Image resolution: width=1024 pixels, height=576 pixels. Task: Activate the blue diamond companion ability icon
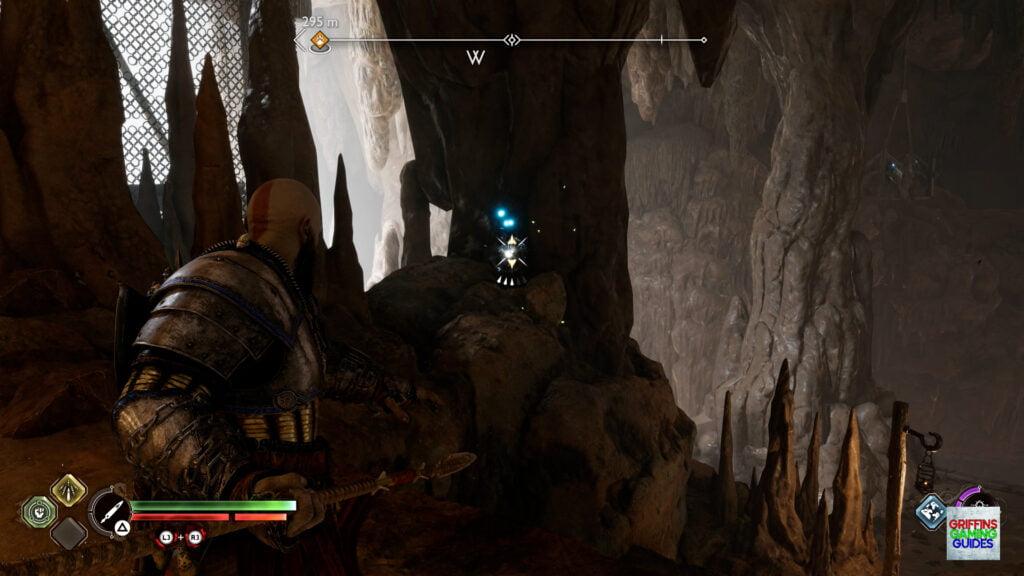[931, 511]
